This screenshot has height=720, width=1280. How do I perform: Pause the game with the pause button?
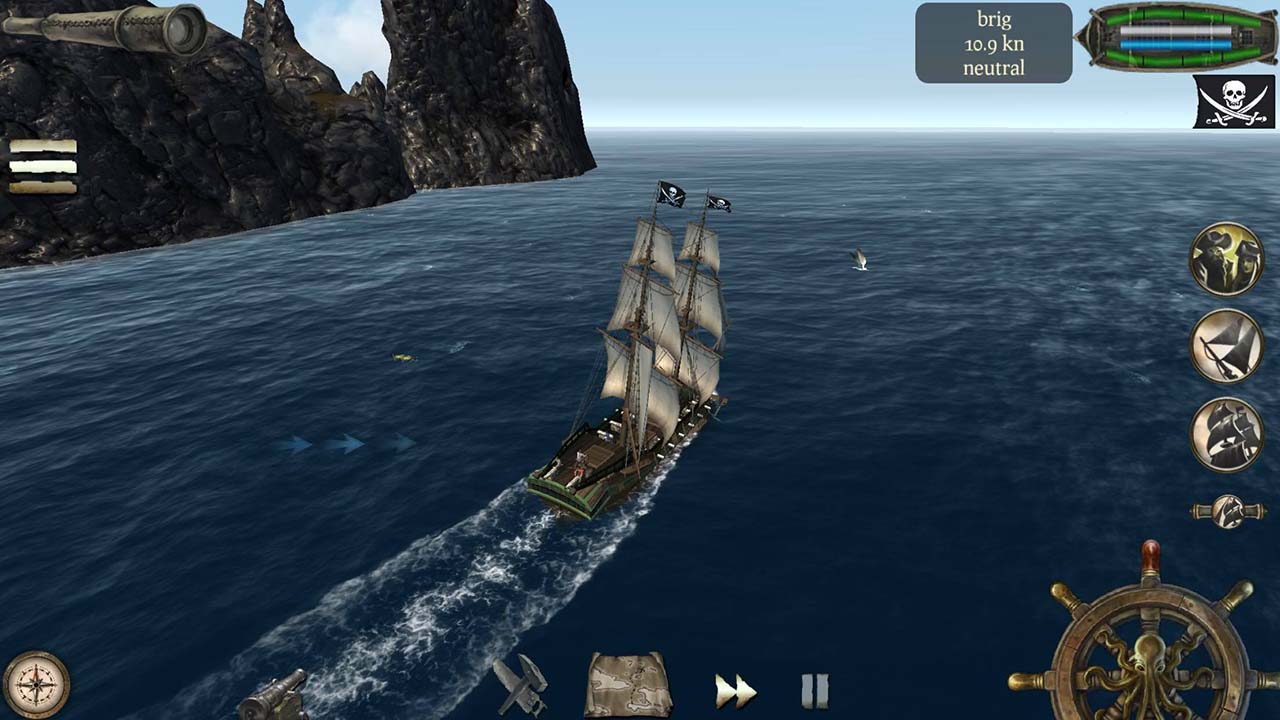tap(814, 688)
